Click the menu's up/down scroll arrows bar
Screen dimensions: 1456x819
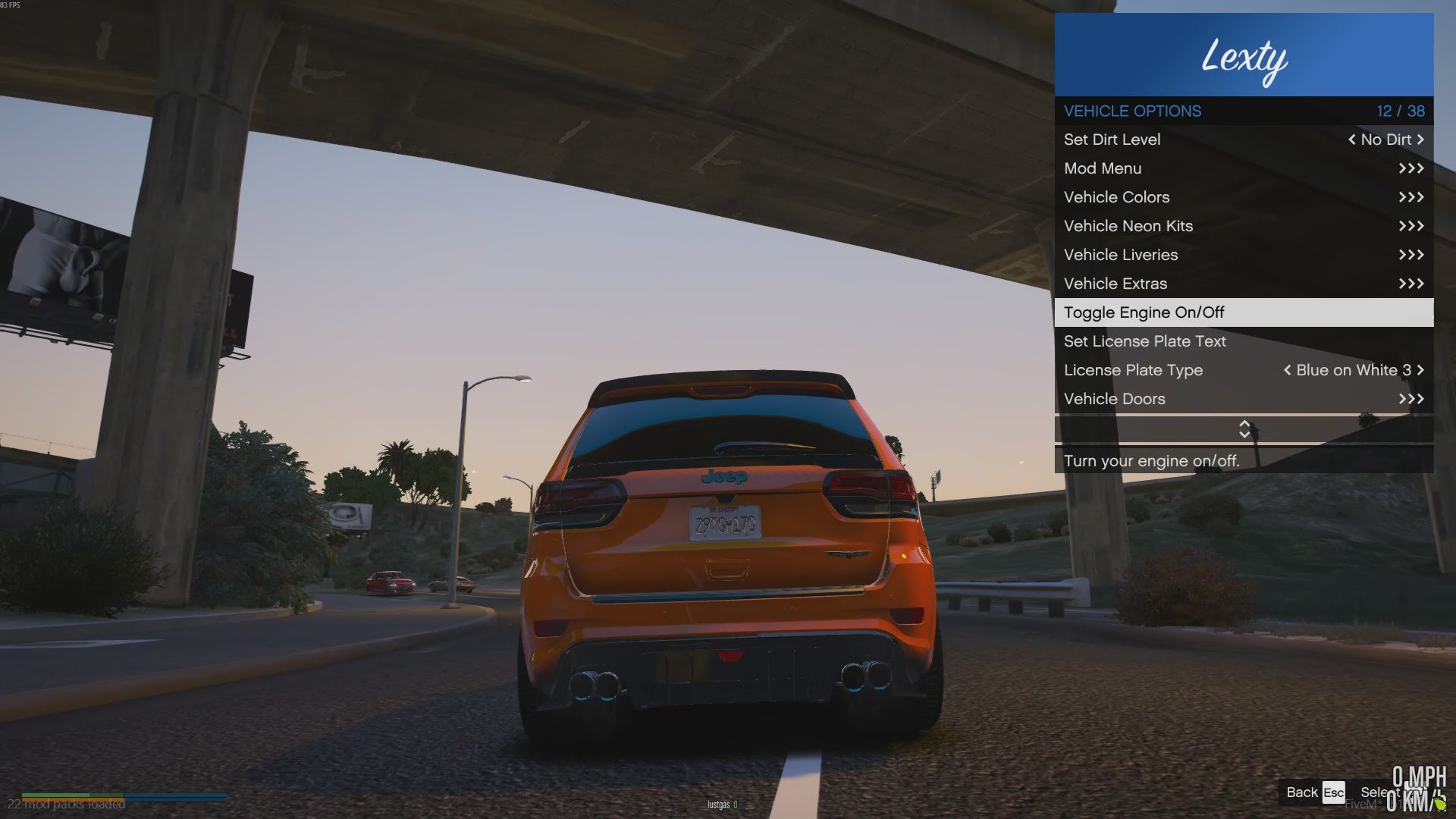(1244, 429)
